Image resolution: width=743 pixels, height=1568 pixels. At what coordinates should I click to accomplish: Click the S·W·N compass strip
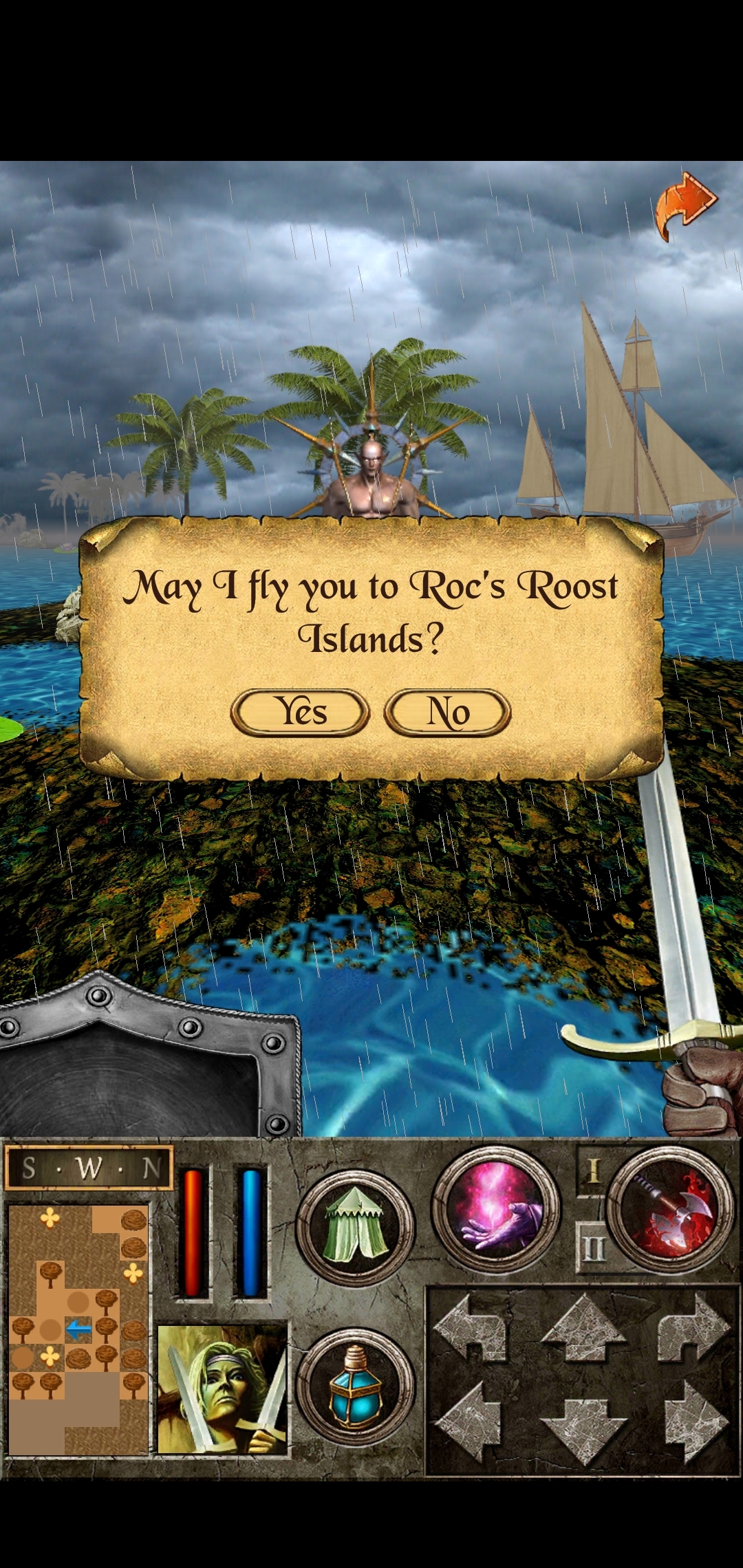pyautogui.click(x=88, y=1168)
